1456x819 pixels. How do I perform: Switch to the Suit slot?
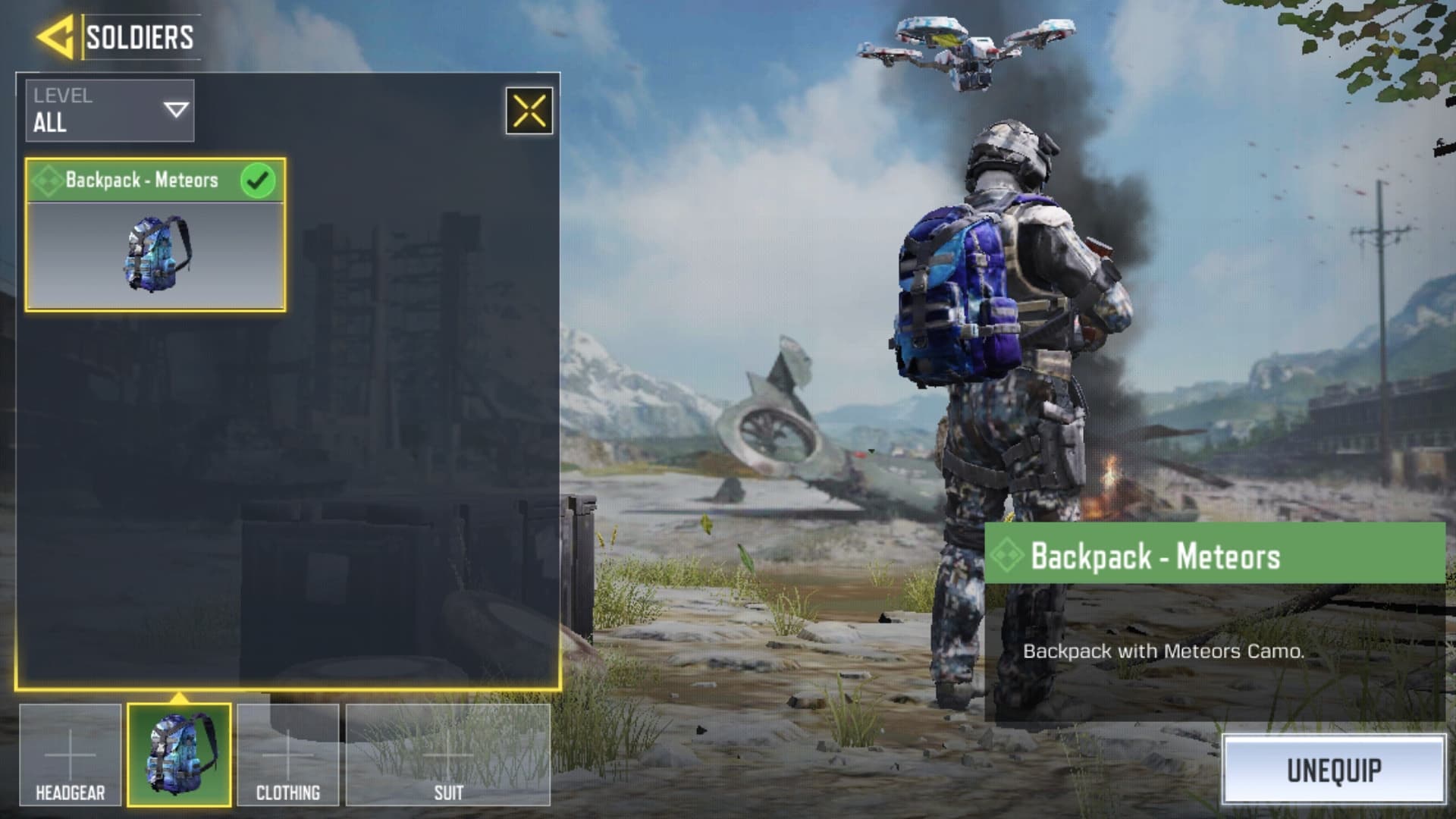tap(448, 755)
